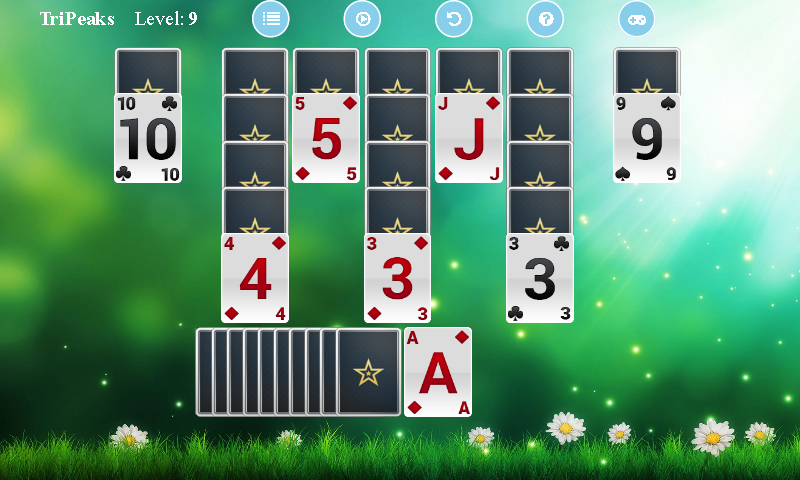Viewport: 800px width, 480px height.
Task: Open the help question mark button
Action: [545, 18]
